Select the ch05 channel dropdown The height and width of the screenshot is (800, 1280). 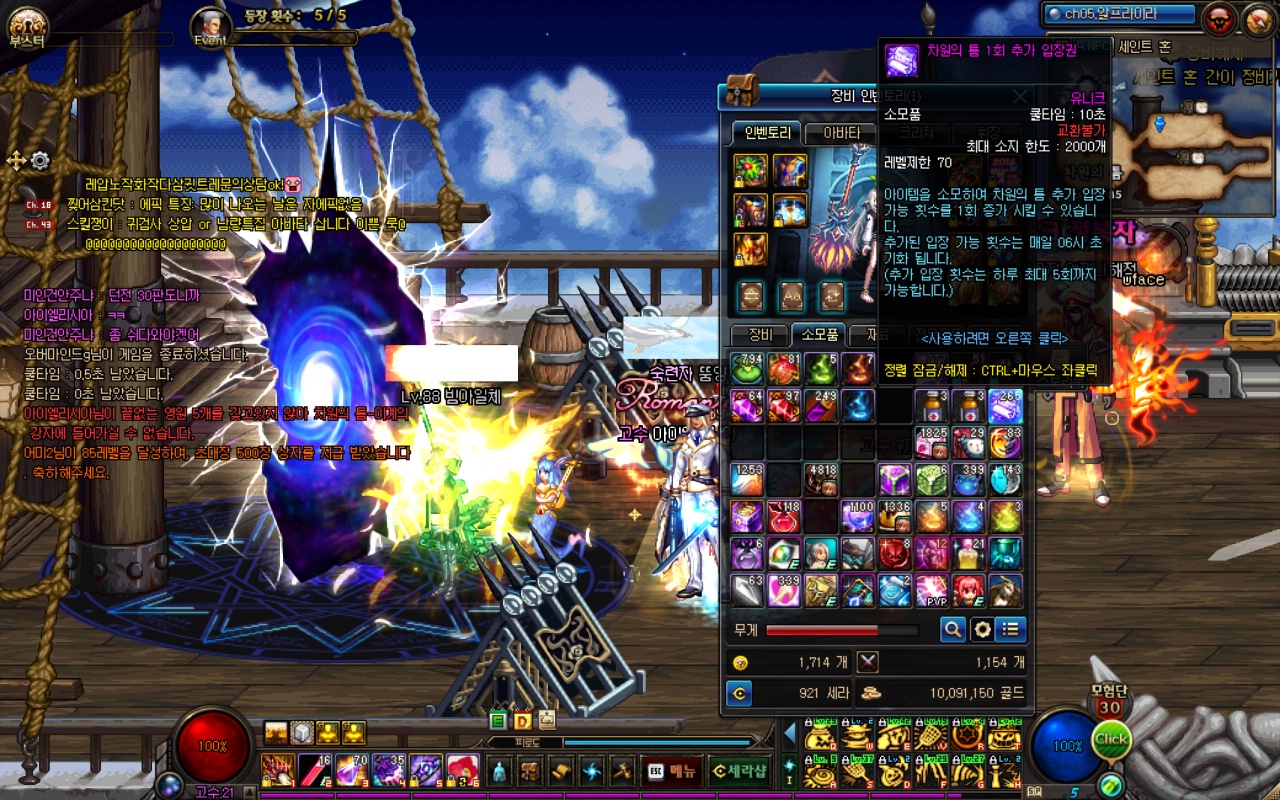click(1119, 14)
